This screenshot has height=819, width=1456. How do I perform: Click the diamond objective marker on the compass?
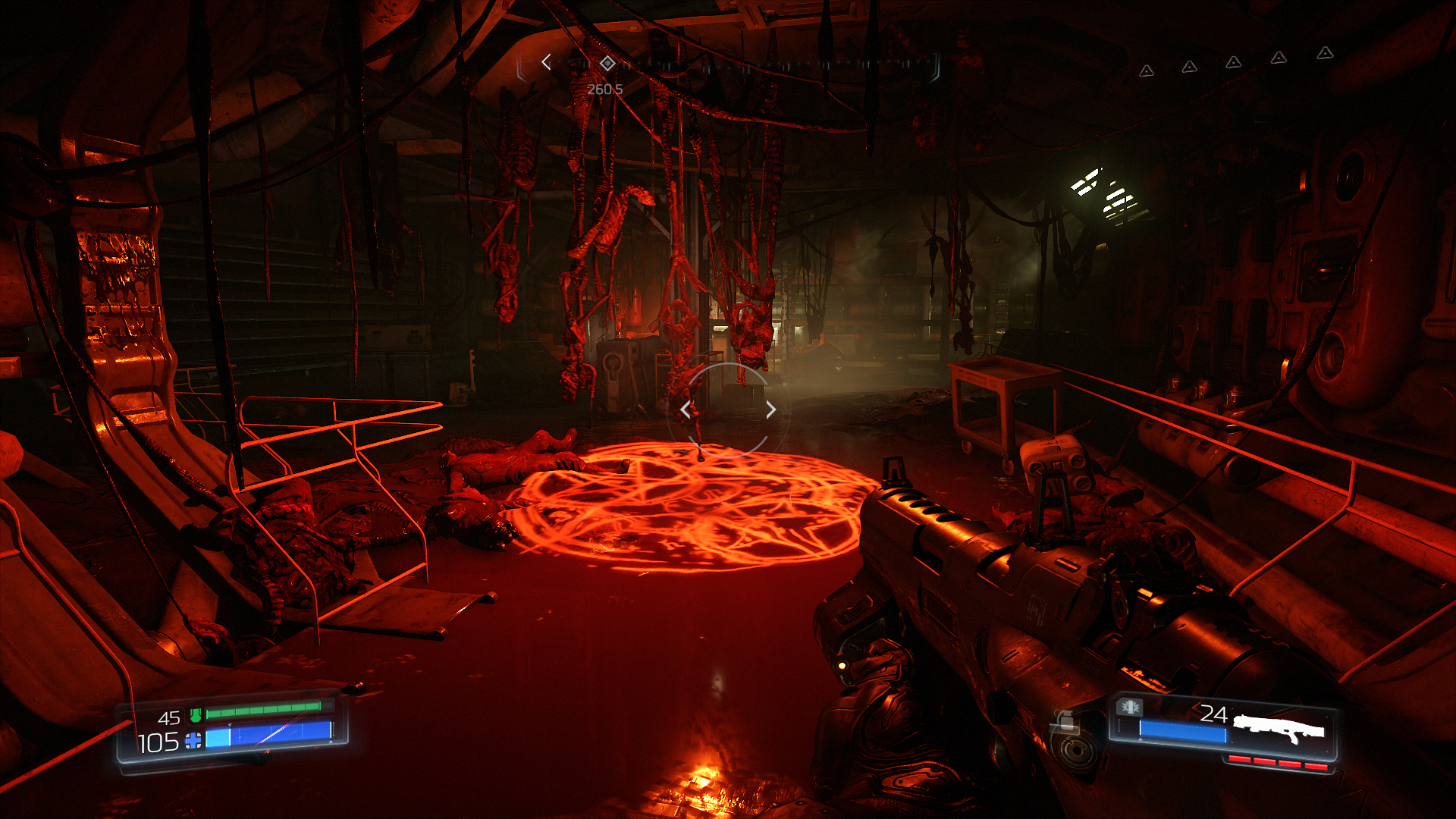607,63
